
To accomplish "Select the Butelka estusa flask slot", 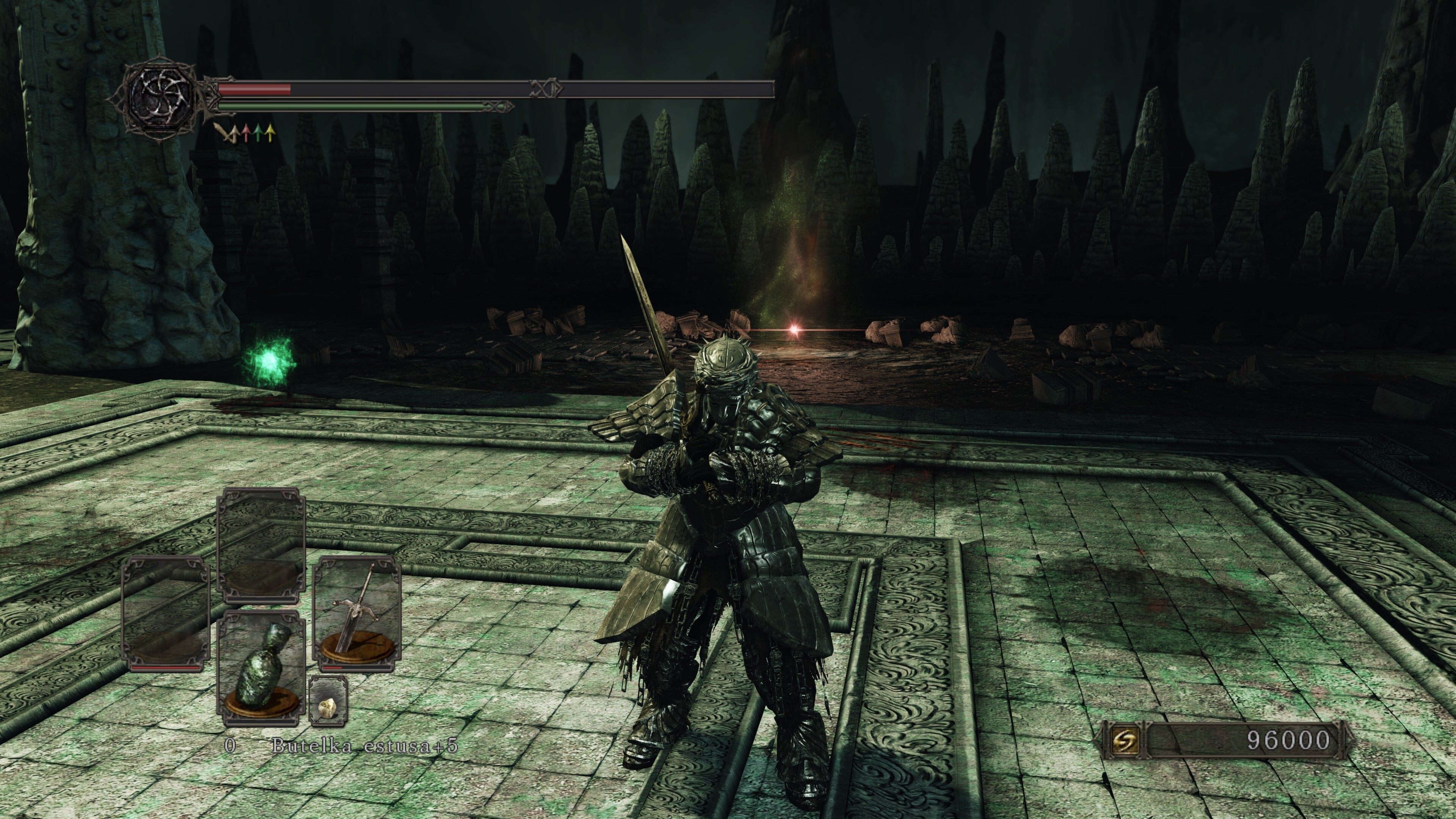I will click(262, 667).
